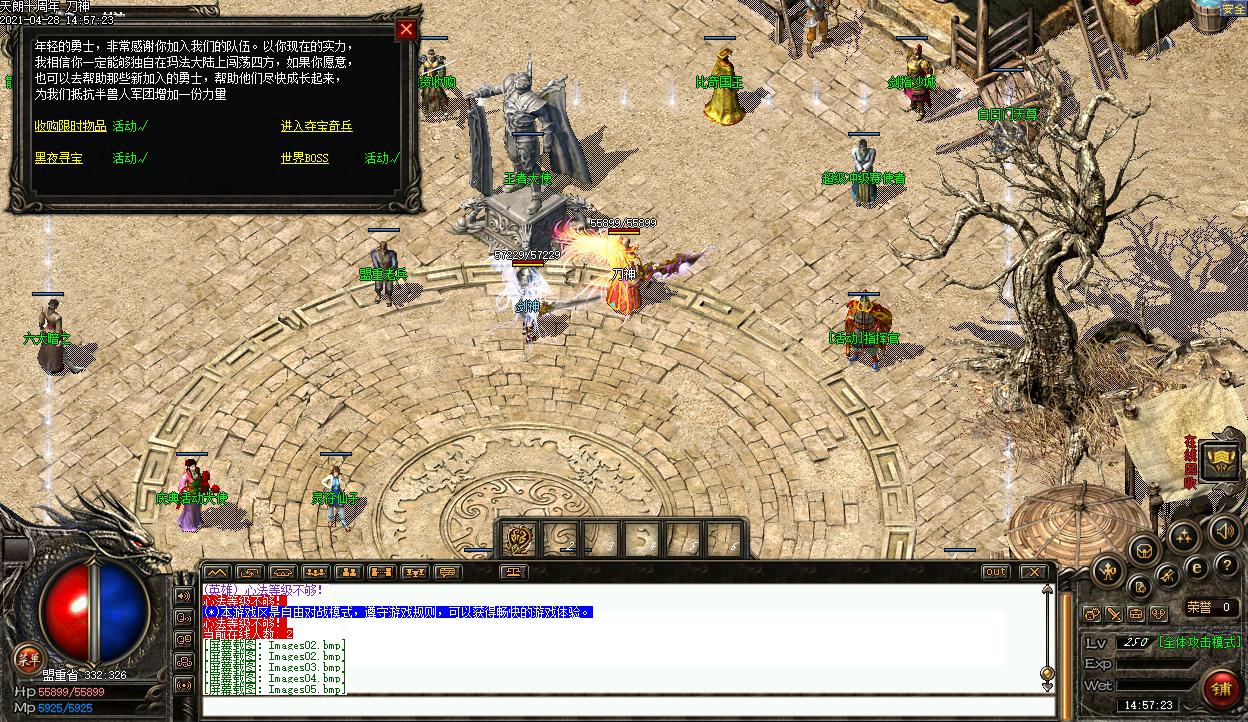Close the NPC dialogue window
Screen dimensions: 1248x722
pos(406,29)
